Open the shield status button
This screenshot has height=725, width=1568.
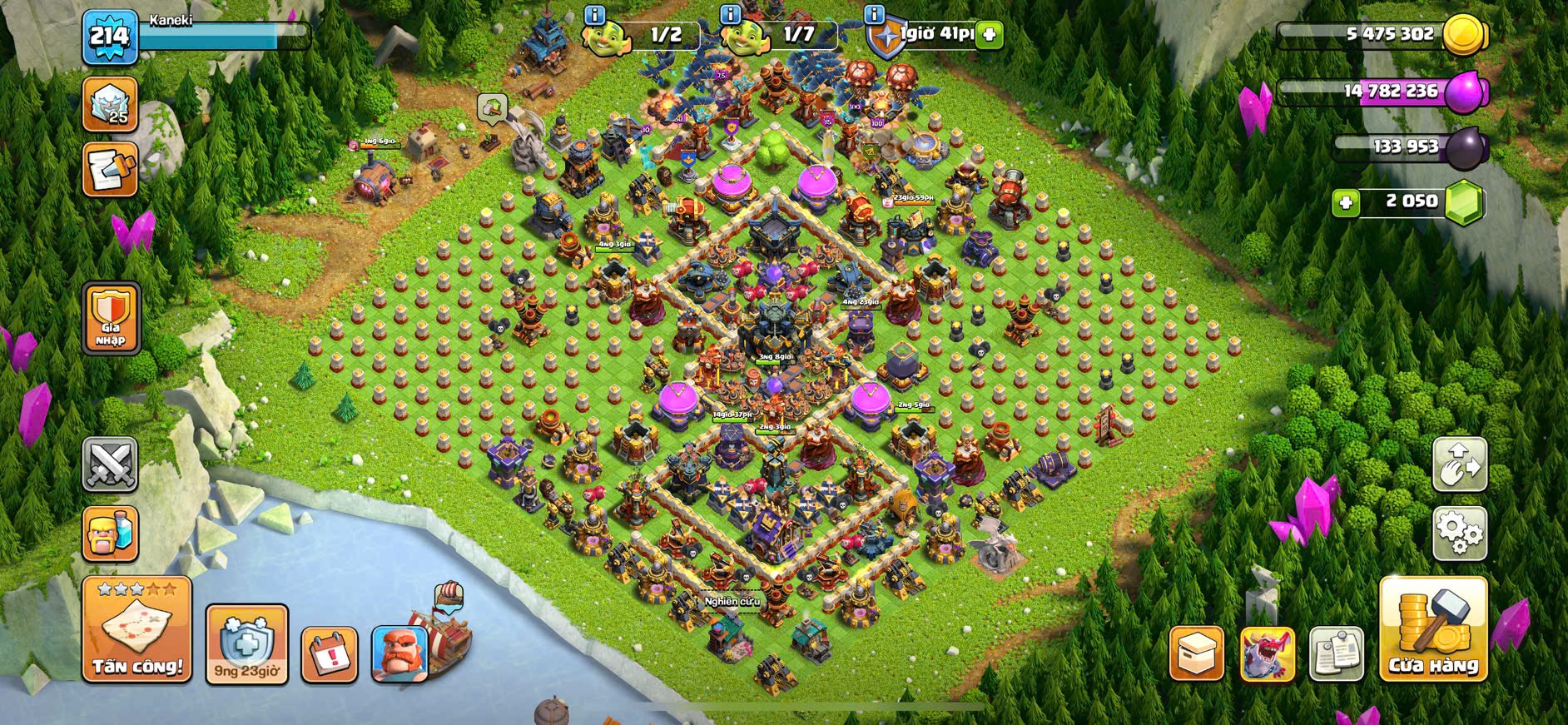point(247,644)
